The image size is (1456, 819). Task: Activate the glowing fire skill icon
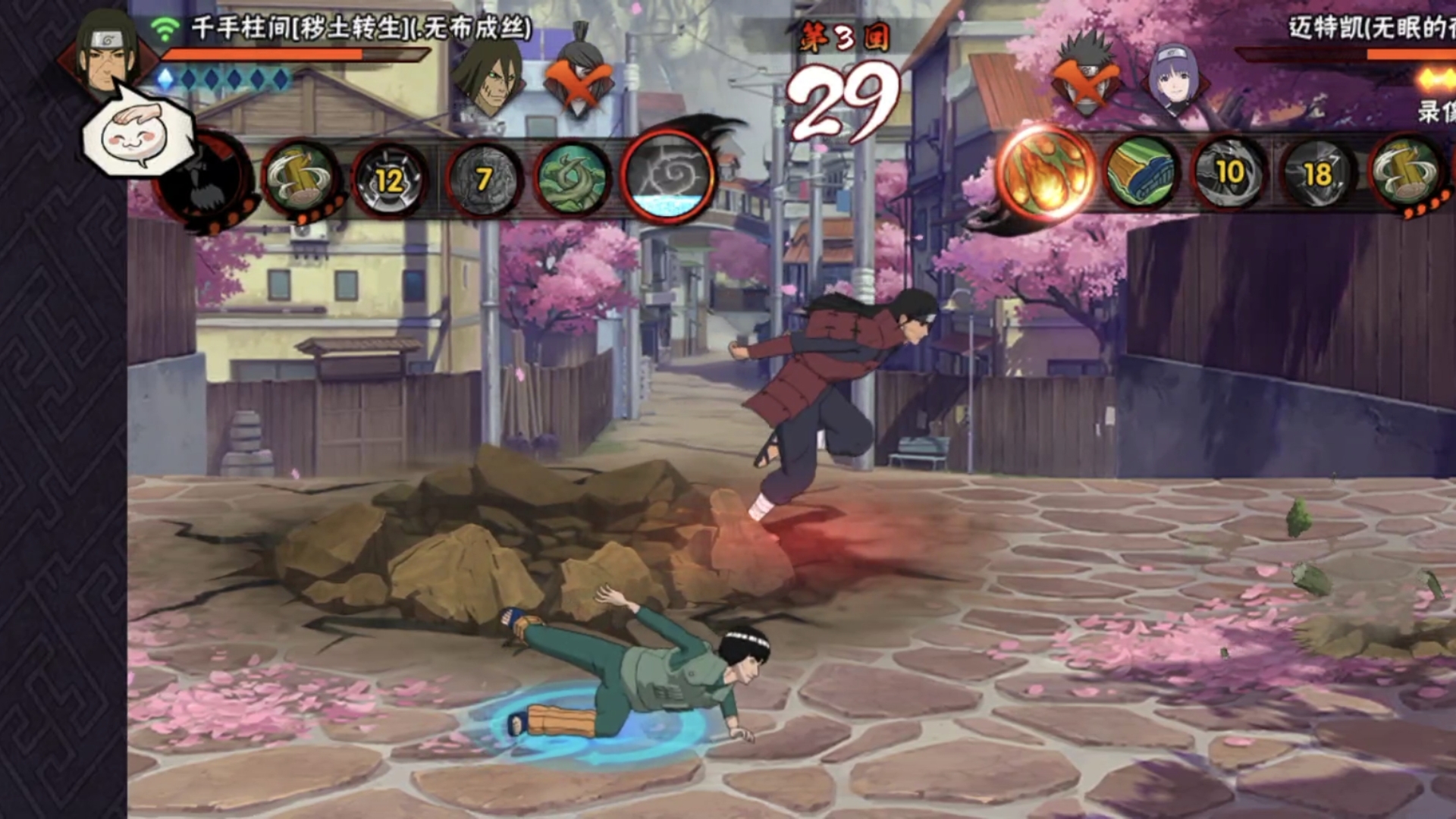[1046, 174]
